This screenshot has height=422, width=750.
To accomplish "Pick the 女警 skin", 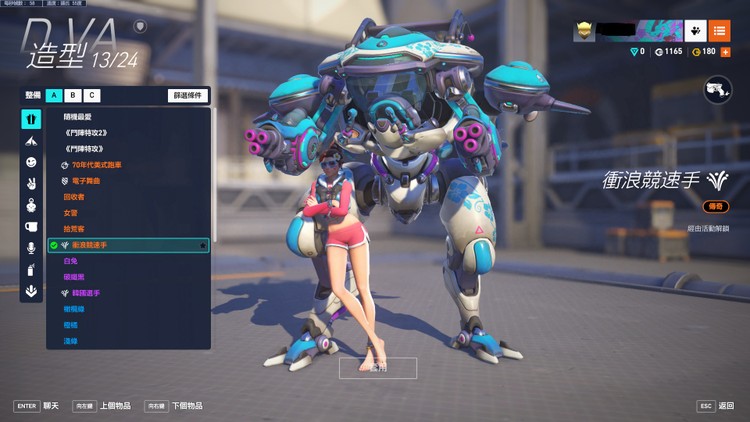I will [70, 213].
